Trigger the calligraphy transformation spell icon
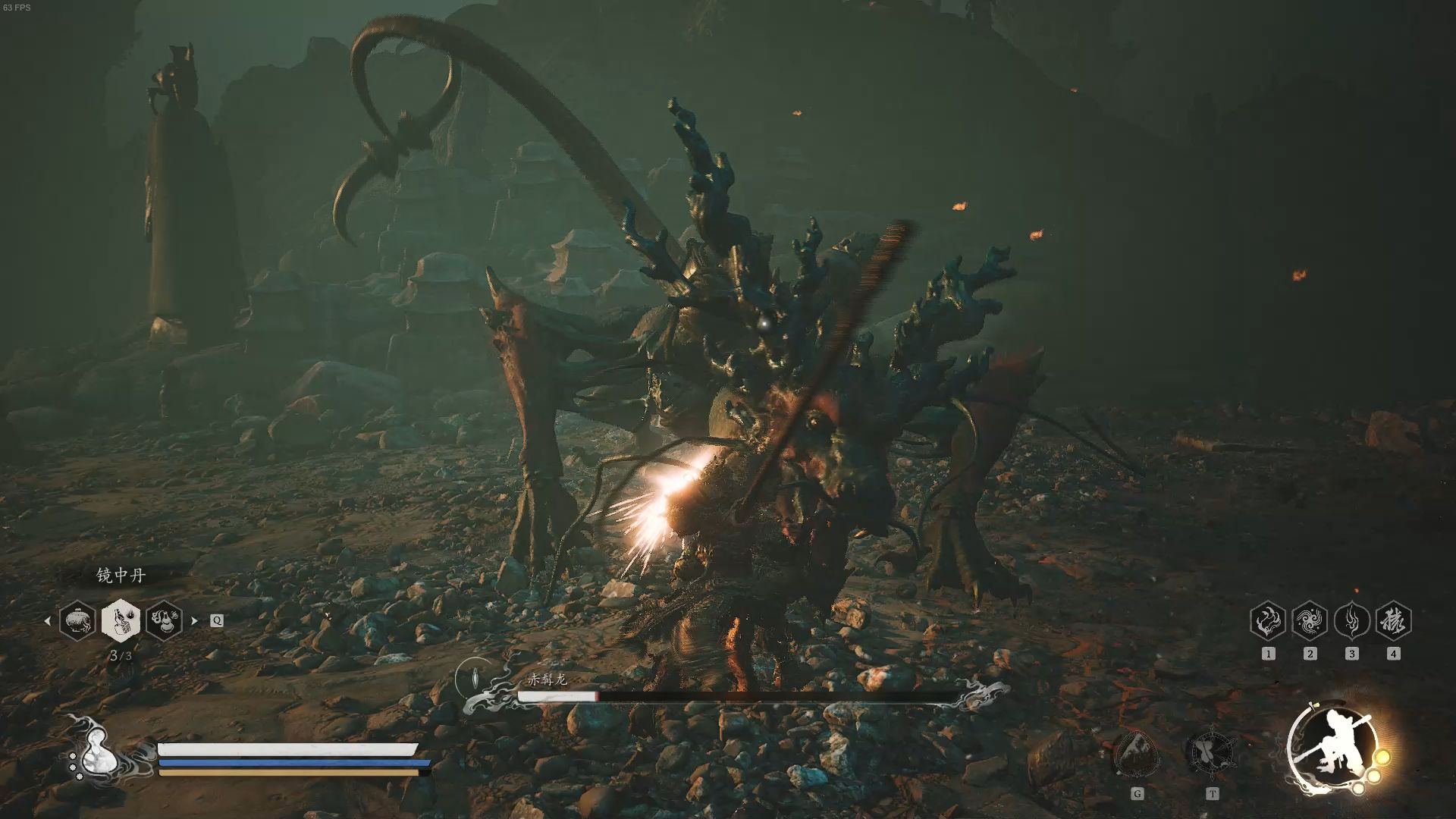 click(1393, 622)
